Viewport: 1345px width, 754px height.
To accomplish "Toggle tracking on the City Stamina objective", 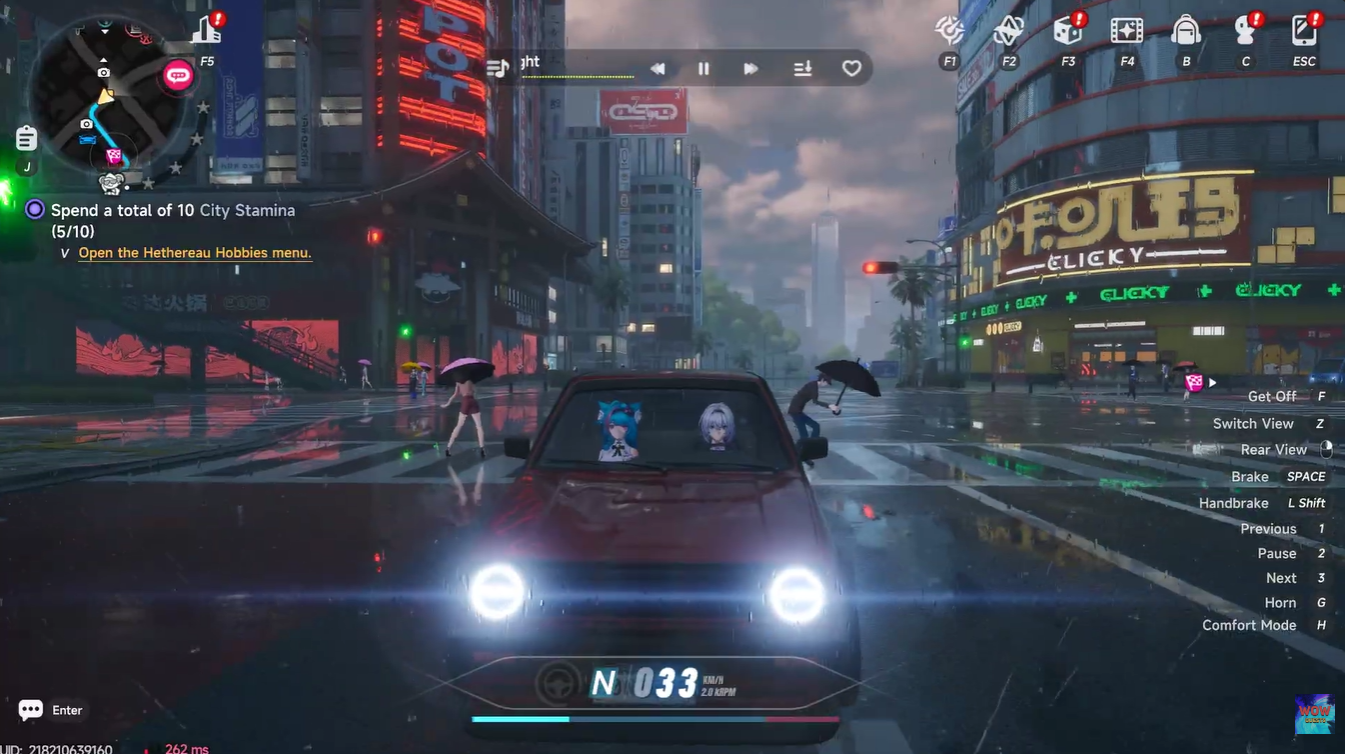I will (x=33, y=209).
